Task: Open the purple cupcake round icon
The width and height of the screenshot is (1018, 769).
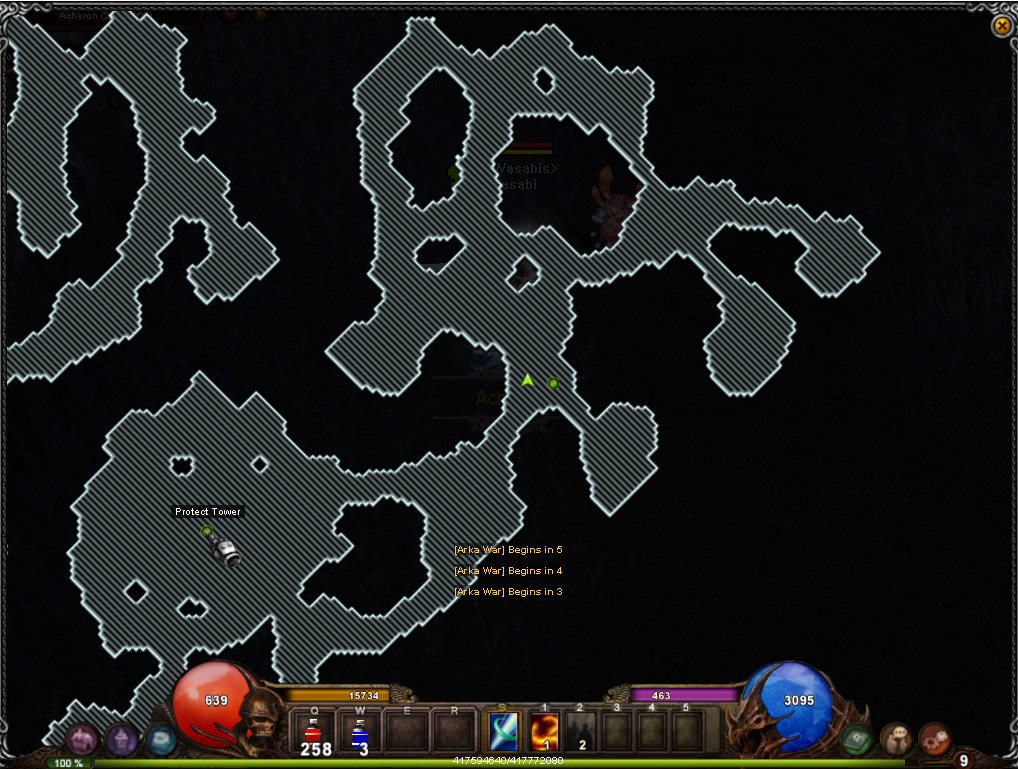Action: (x=122, y=740)
